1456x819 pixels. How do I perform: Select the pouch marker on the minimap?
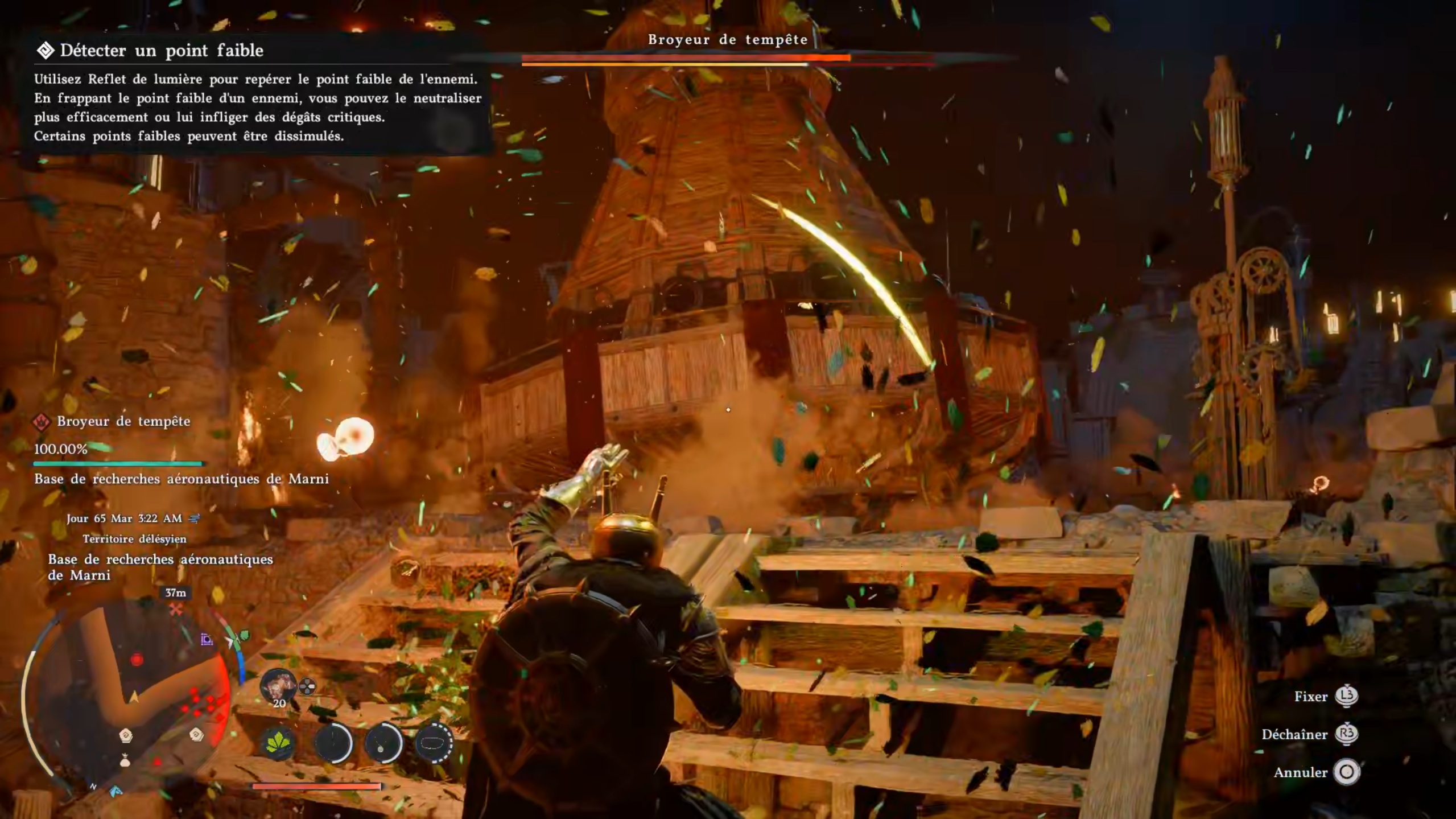point(125,760)
